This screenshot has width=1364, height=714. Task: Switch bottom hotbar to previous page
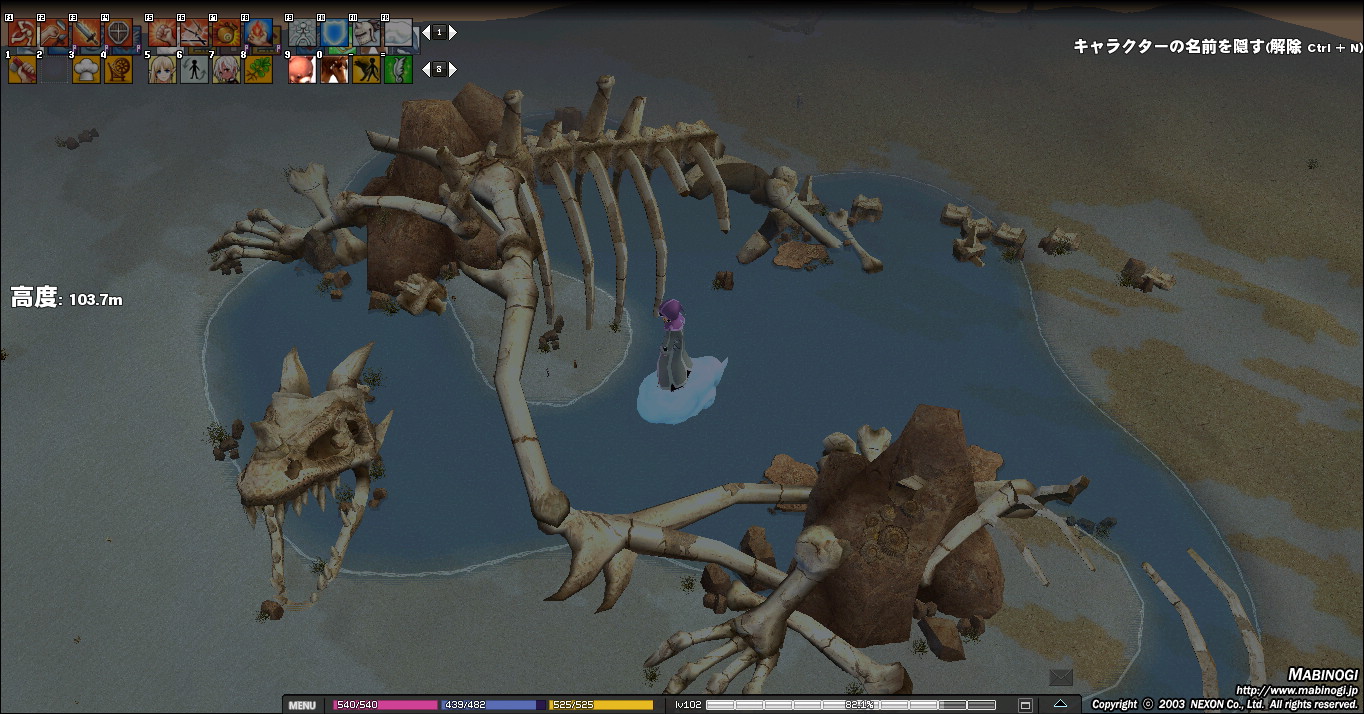tap(425, 69)
